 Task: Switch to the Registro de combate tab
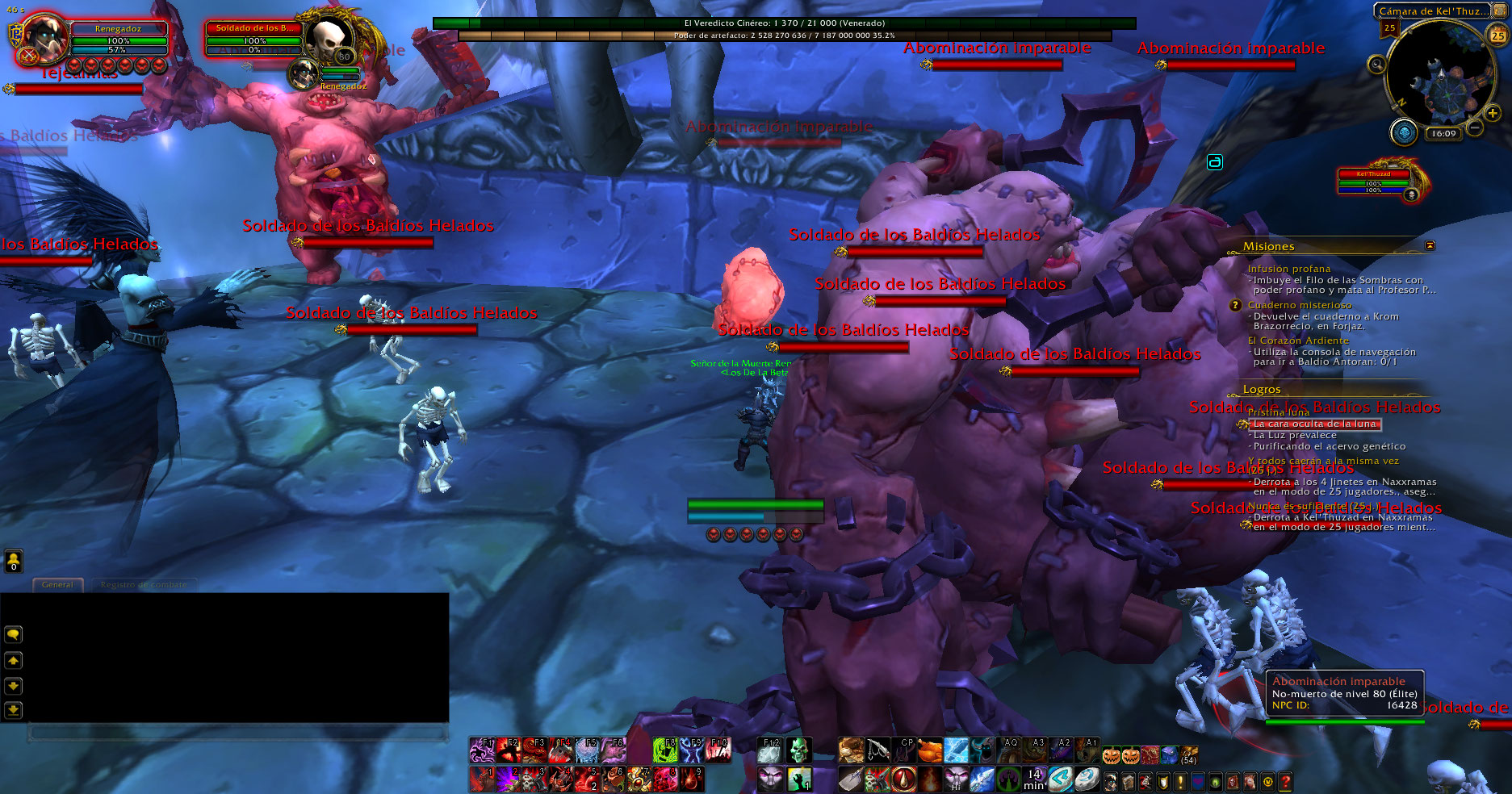(x=144, y=585)
